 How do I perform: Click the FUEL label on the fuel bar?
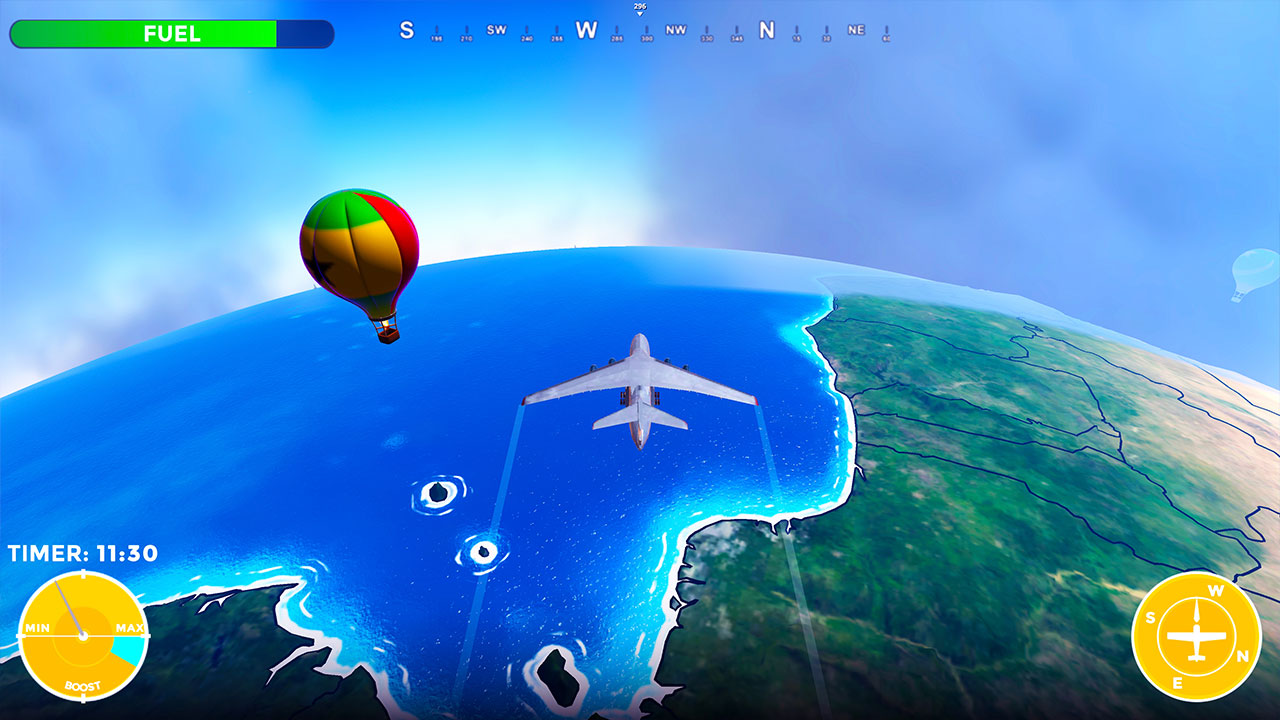click(x=170, y=33)
